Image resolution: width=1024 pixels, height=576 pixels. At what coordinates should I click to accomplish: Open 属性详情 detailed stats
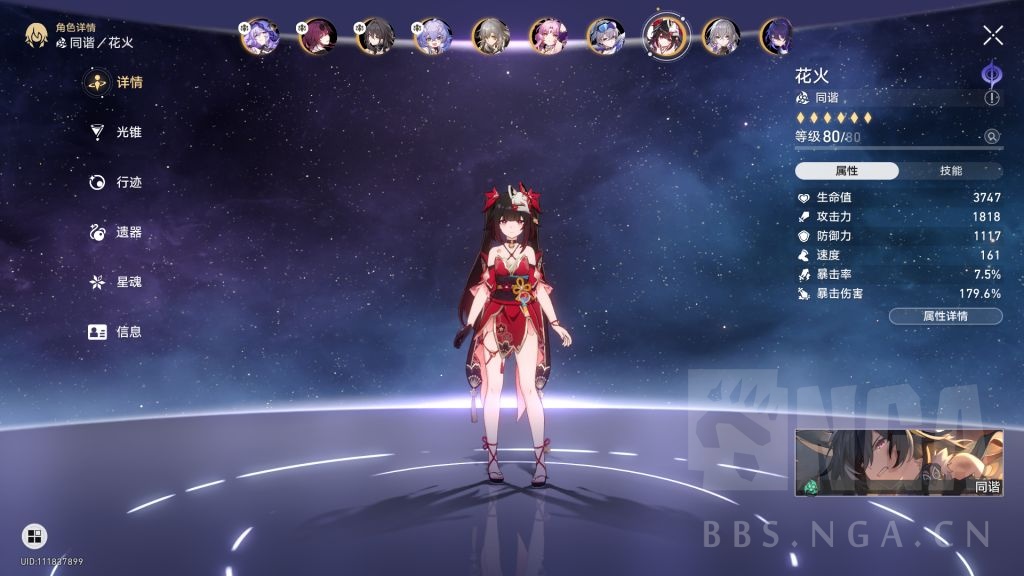(945, 316)
